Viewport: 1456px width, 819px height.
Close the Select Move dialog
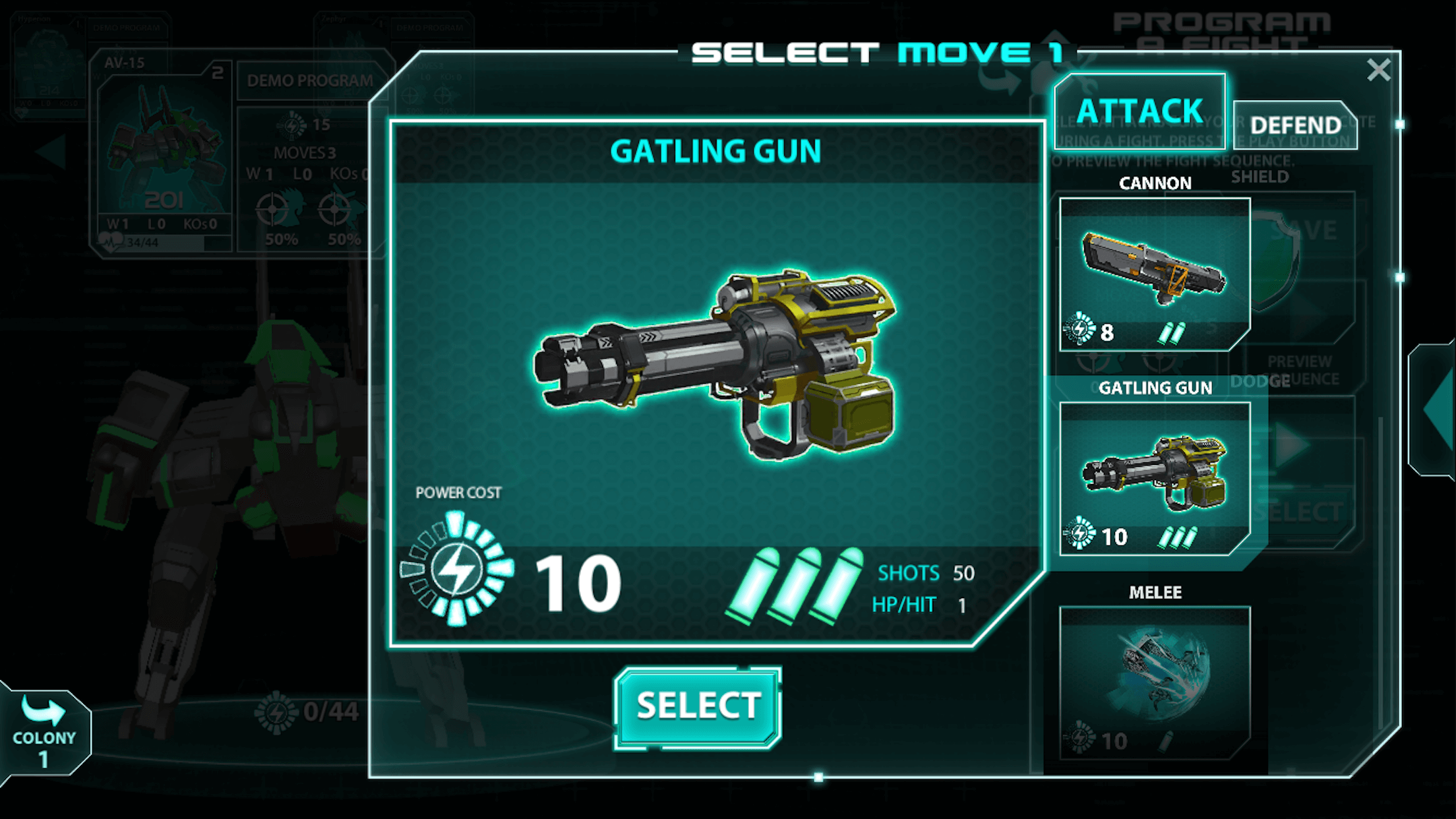[x=1378, y=70]
